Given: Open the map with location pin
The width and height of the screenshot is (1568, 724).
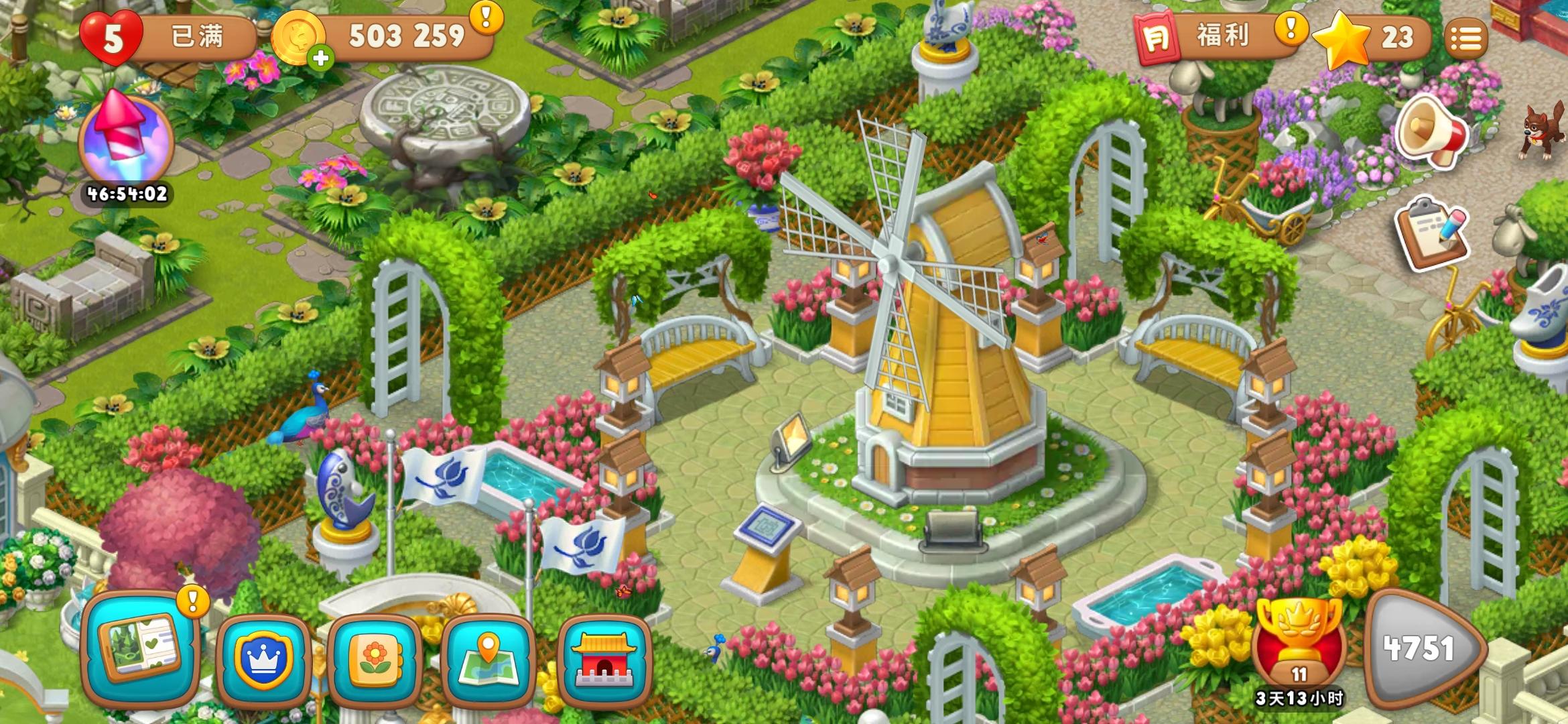Looking at the screenshot, I should 488,660.
